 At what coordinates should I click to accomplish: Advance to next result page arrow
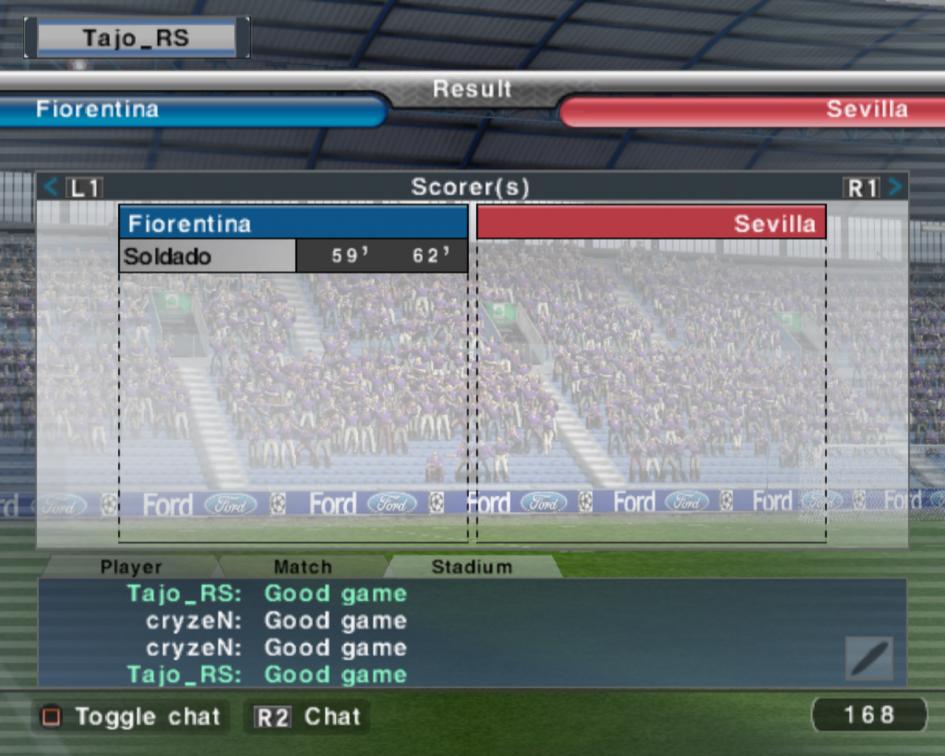pyautogui.click(x=895, y=187)
